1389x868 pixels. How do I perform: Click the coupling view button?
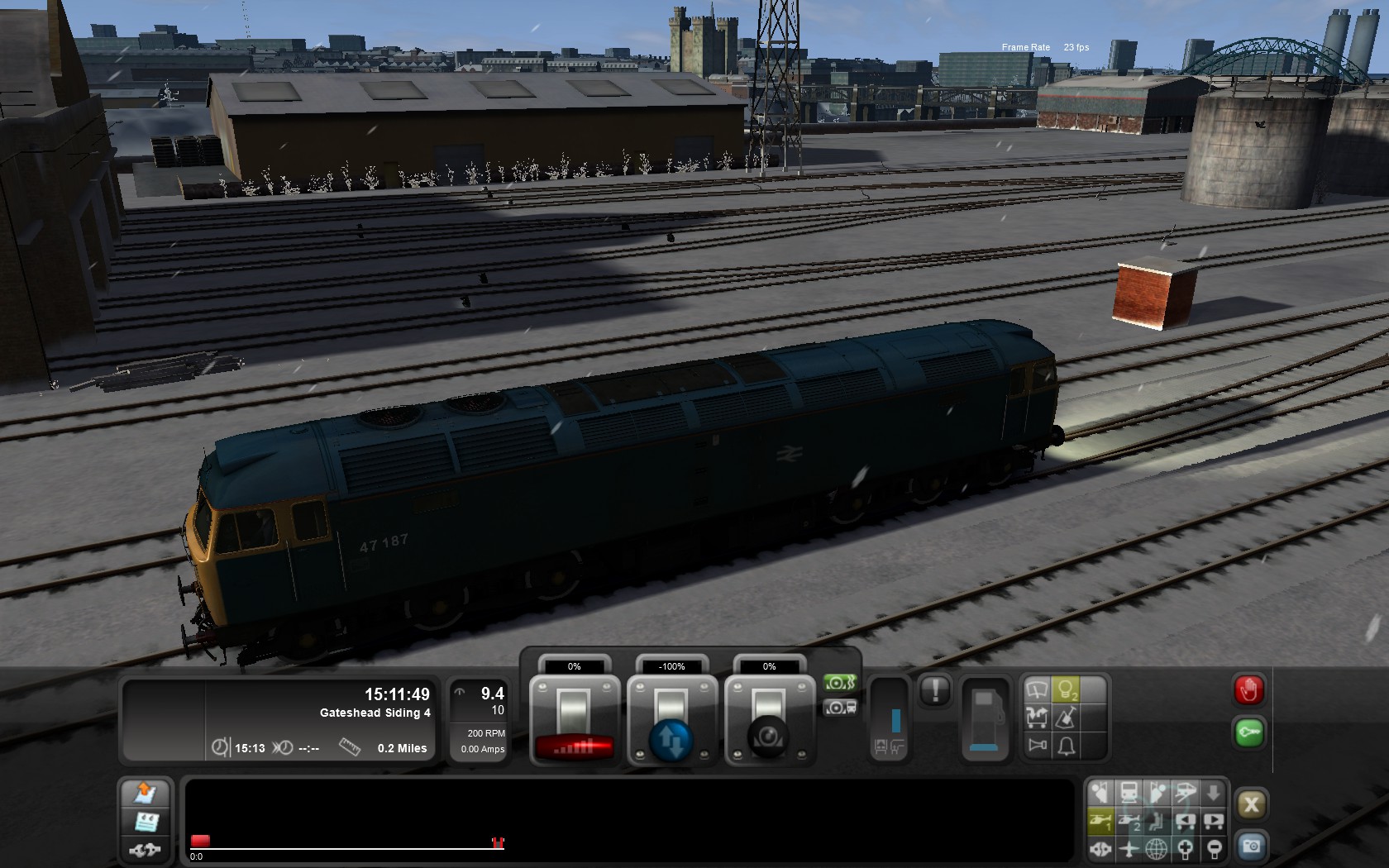click(1100, 849)
